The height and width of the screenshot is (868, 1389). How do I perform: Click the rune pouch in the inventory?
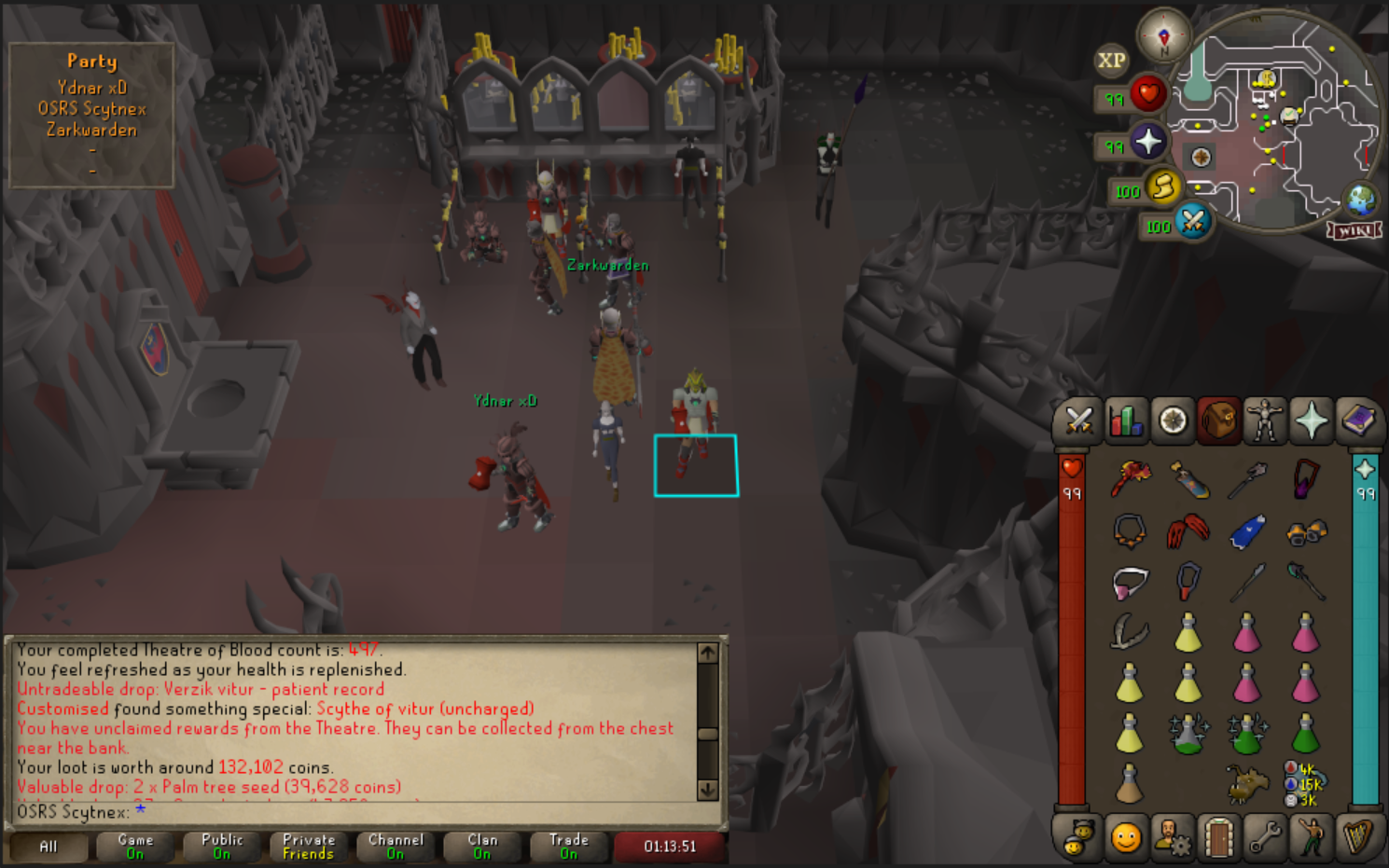tap(1304, 784)
